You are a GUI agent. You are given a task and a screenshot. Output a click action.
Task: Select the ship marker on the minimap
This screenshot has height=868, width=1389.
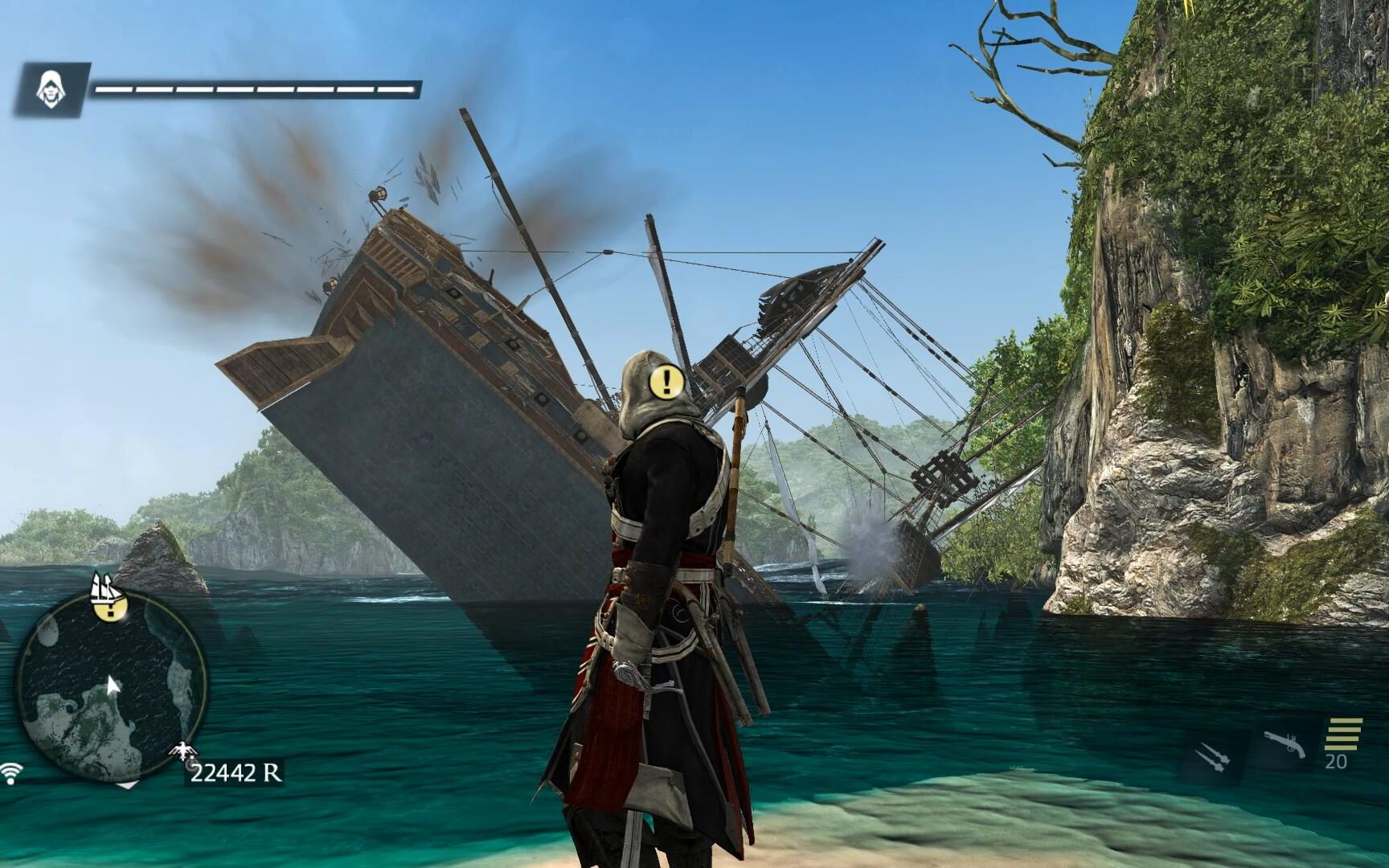tap(108, 588)
